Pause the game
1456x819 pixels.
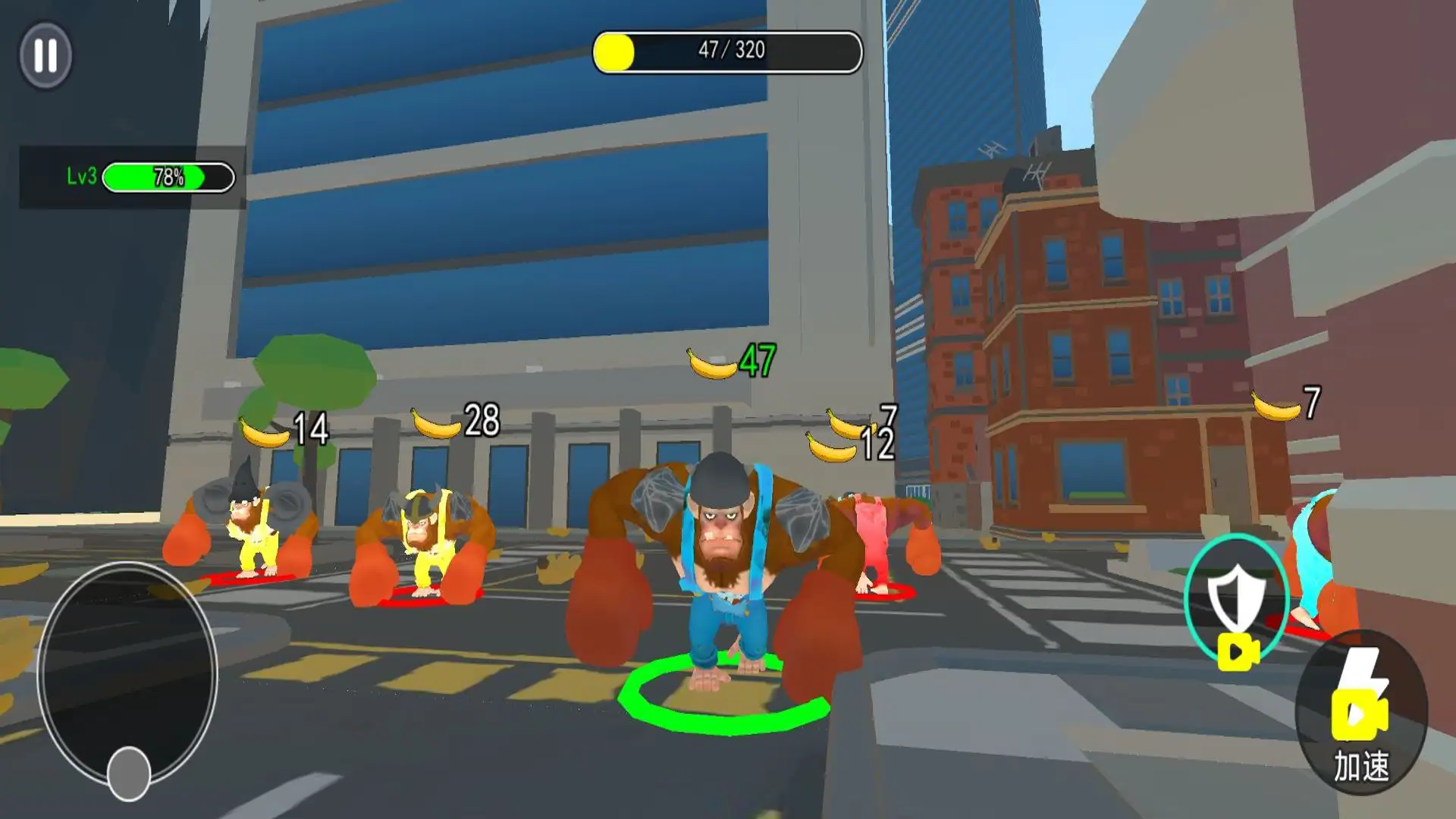click(x=45, y=55)
